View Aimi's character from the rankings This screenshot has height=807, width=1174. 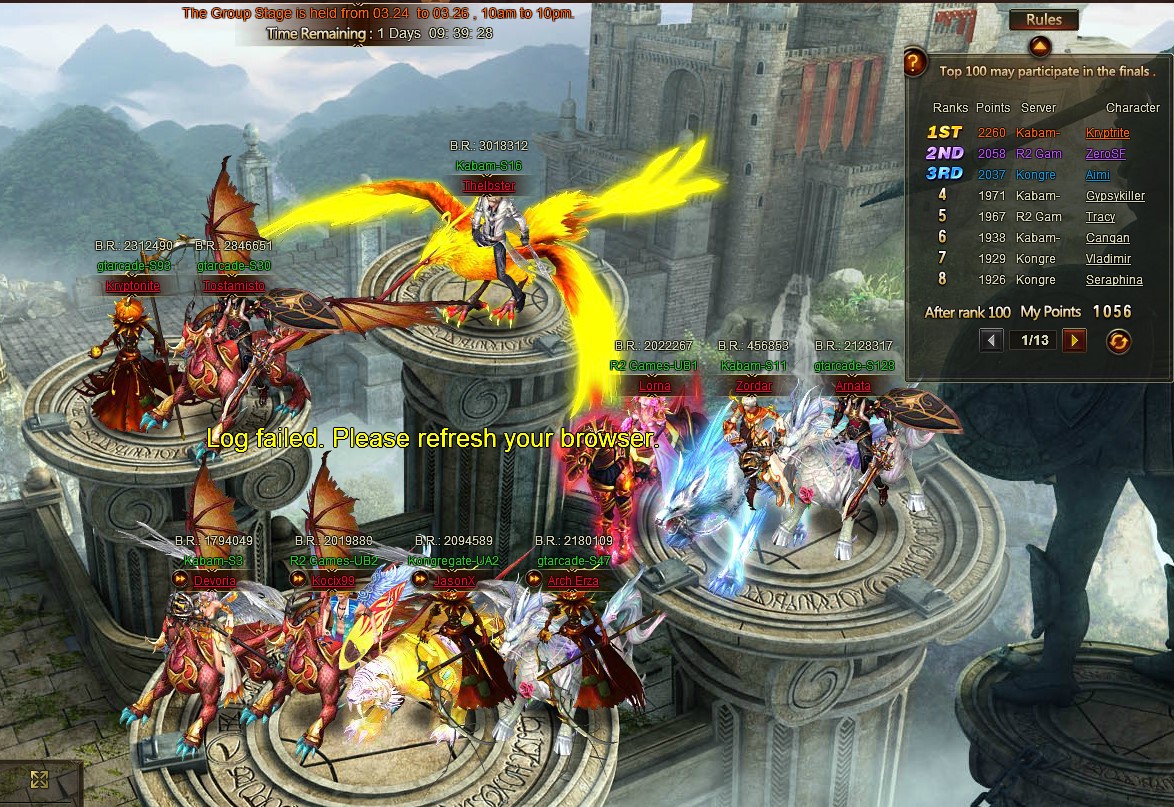pos(1098,175)
